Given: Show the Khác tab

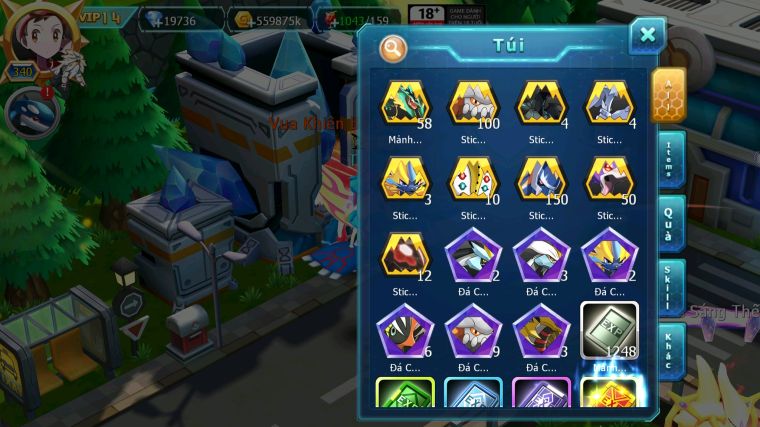Looking at the screenshot, I should (x=670, y=351).
